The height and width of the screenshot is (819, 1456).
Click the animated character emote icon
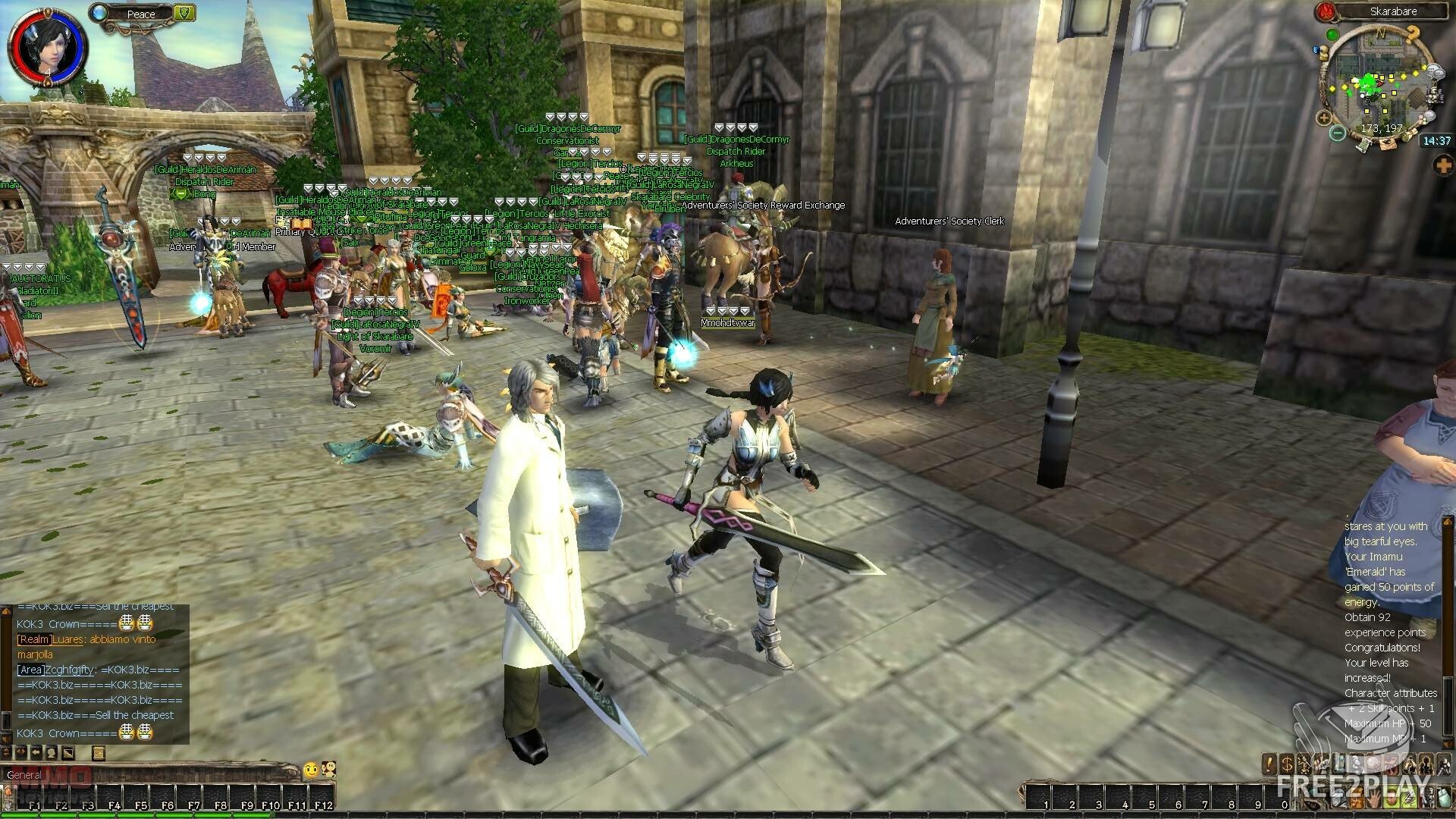[328, 770]
